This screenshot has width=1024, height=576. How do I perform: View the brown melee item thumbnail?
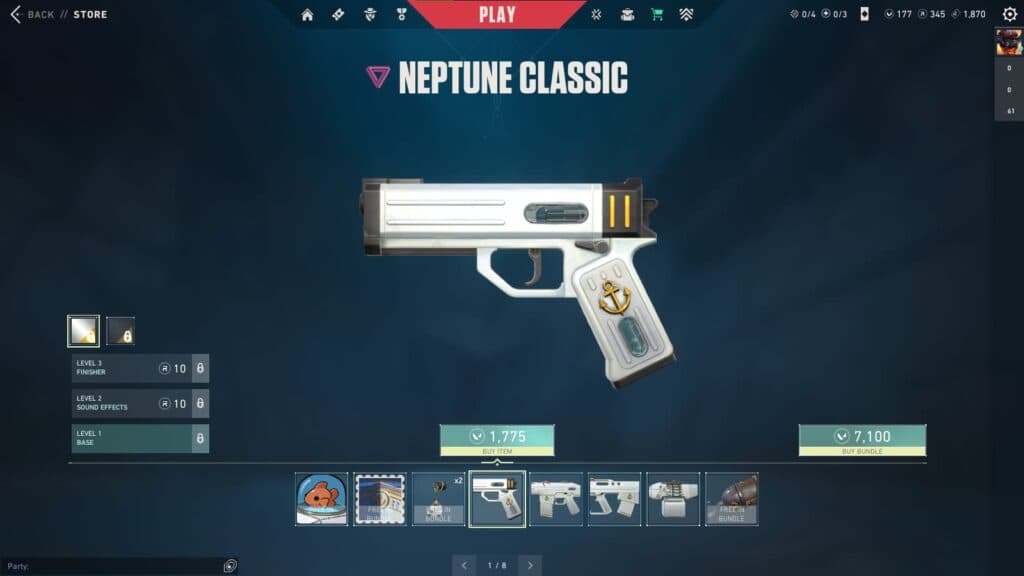(731, 499)
